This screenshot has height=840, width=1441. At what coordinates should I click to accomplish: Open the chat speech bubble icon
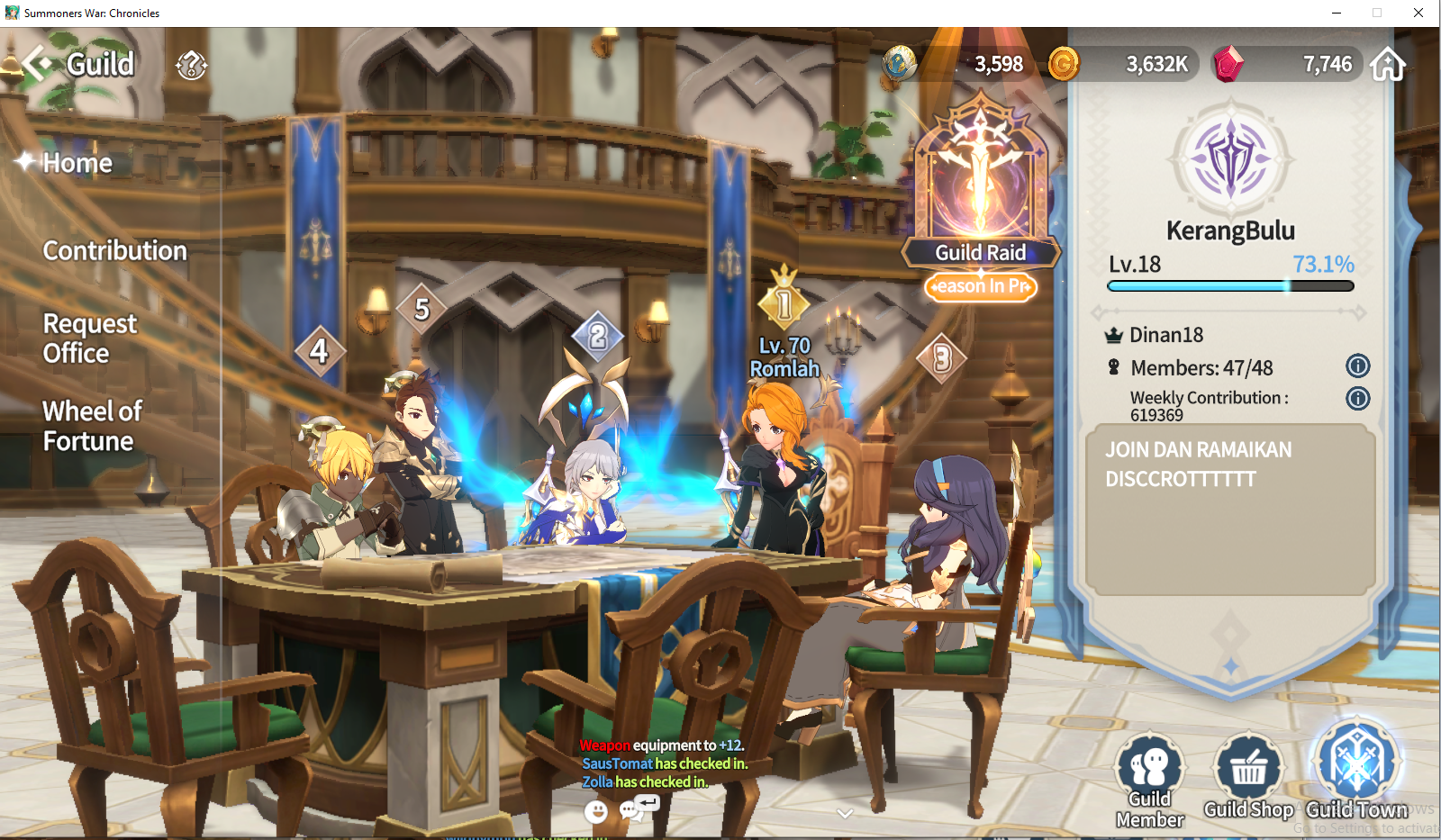631,811
